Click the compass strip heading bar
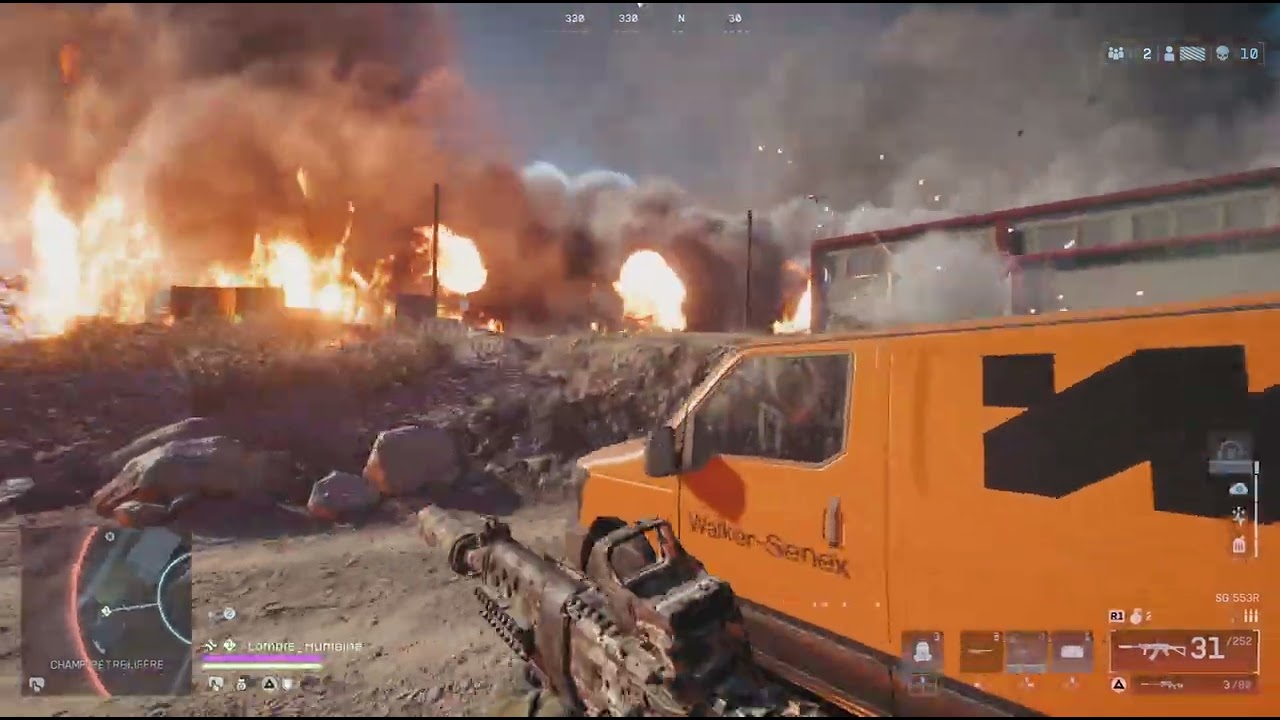This screenshot has width=1280, height=720. [652, 18]
